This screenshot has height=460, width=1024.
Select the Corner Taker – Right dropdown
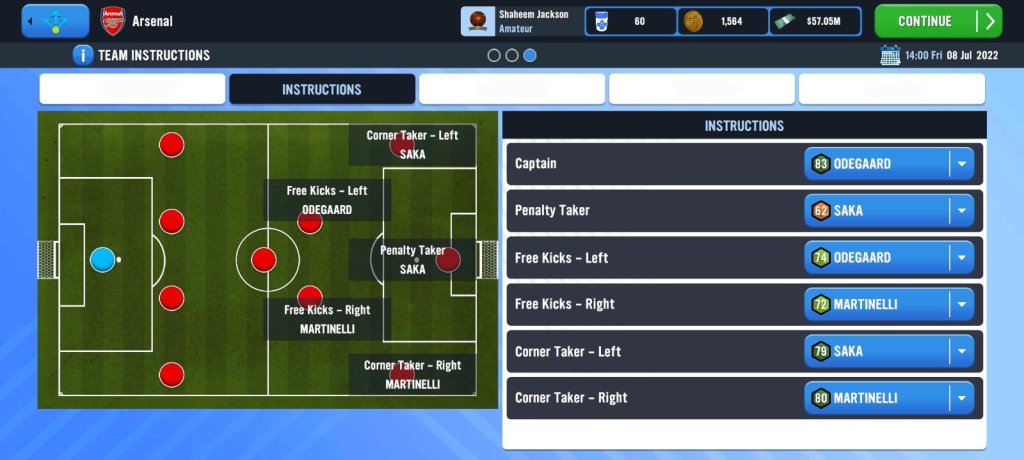888,398
